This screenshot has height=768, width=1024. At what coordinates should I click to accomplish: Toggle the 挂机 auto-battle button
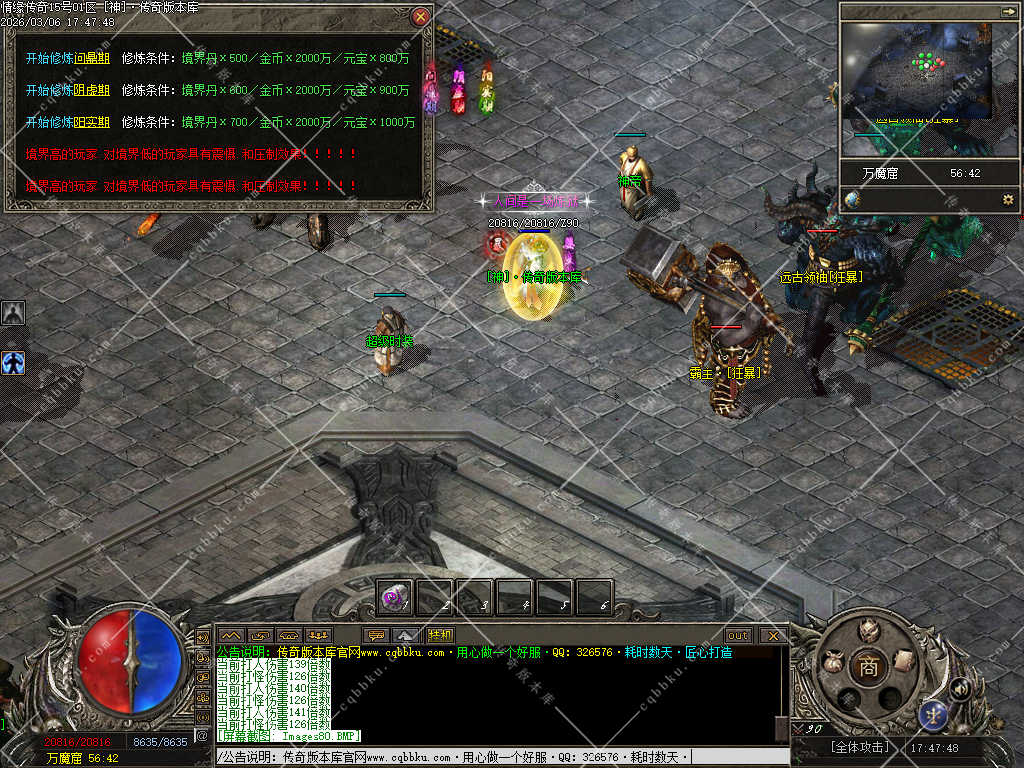coord(440,635)
